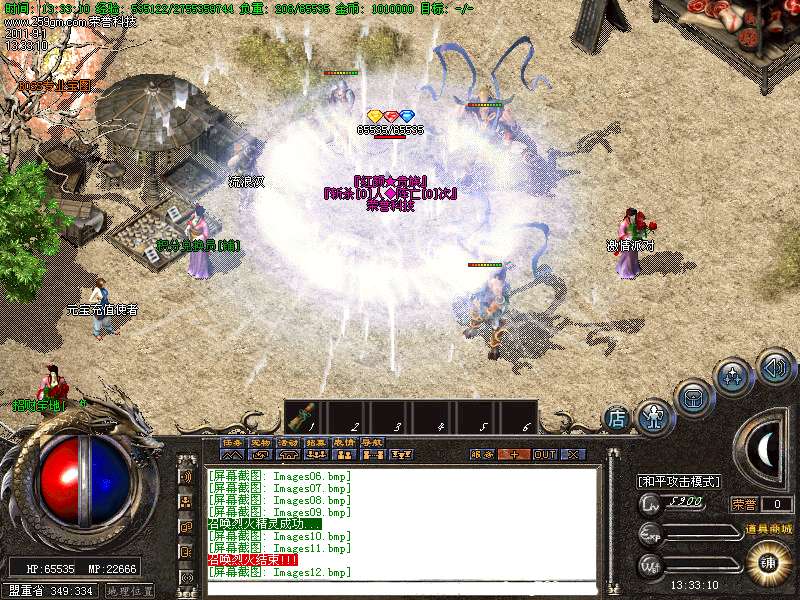
Task: Close the game with the X button
Action: [572, 454]
